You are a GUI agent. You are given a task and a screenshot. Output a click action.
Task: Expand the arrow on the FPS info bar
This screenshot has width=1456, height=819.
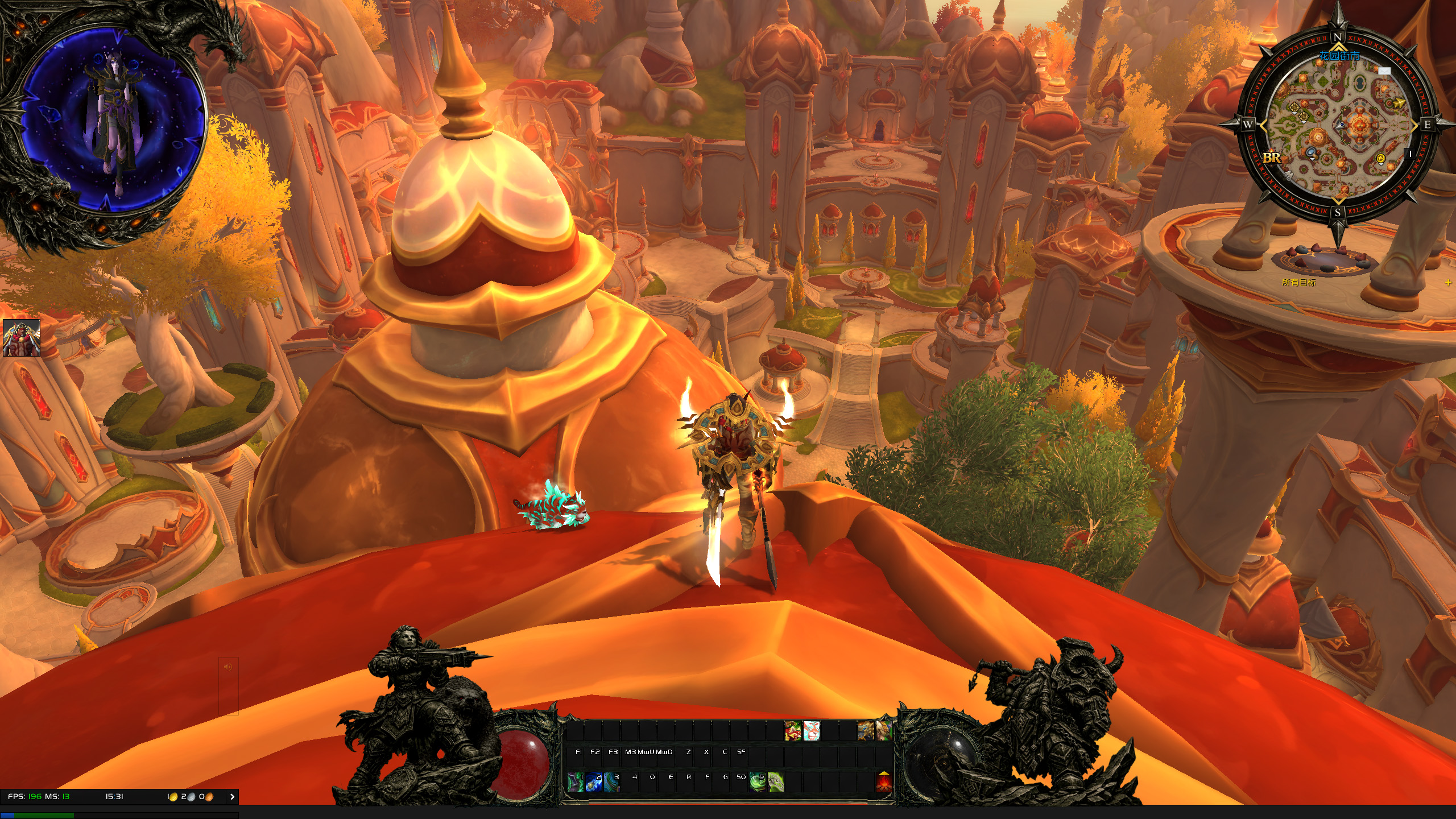(x=232, y=797)
